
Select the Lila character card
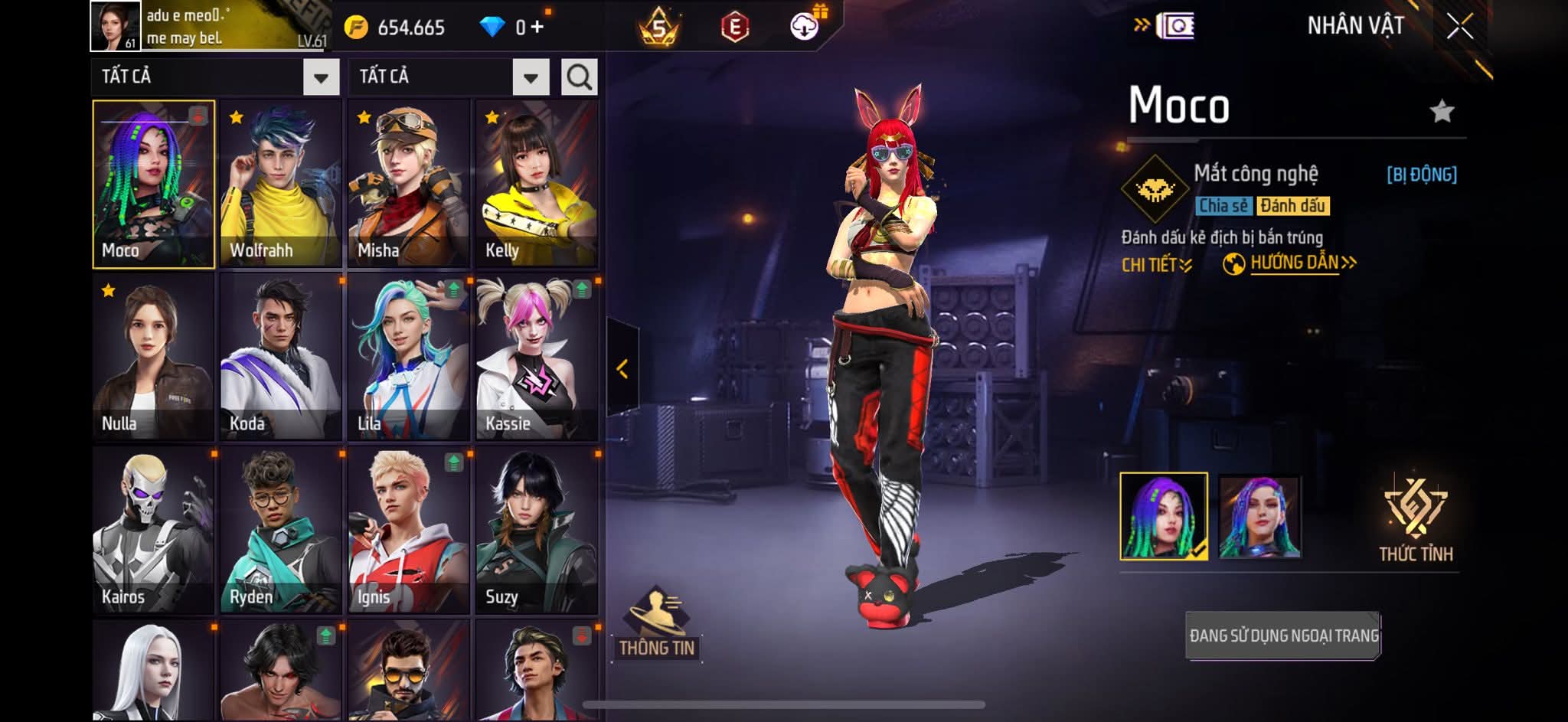[x=409, y=357]
